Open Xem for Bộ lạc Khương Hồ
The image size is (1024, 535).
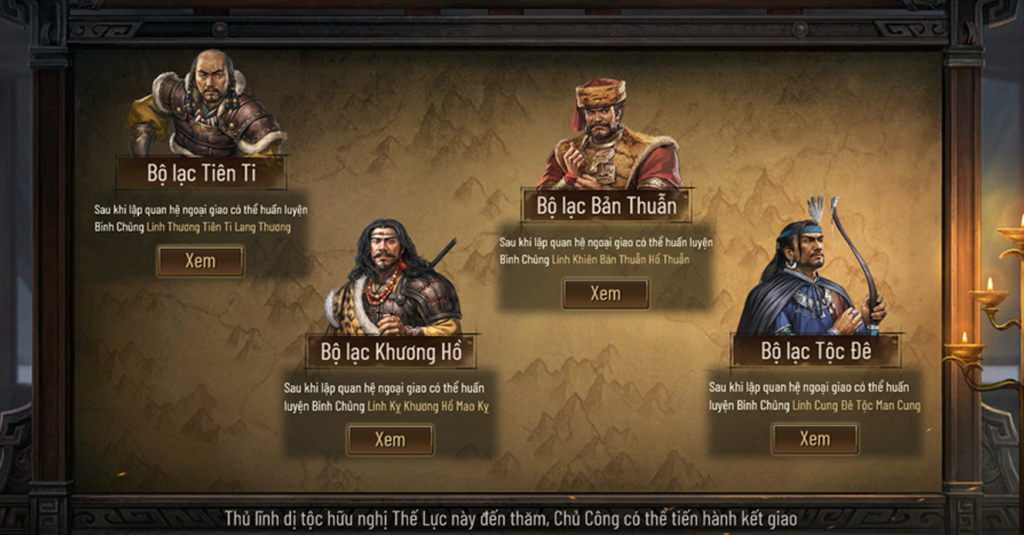pyautogui.click(x=390, y=440)
